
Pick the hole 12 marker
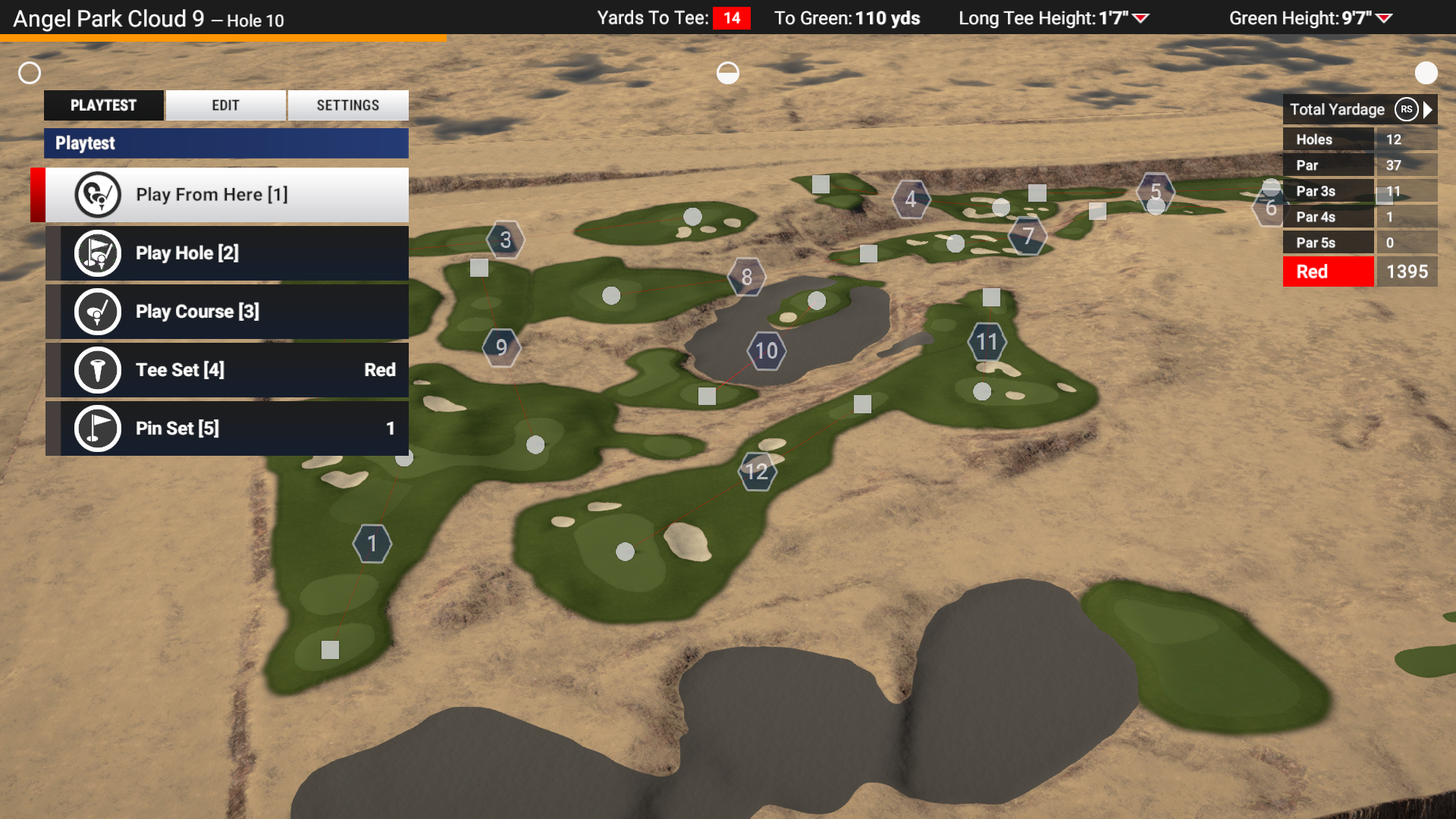tap(756, 472)
